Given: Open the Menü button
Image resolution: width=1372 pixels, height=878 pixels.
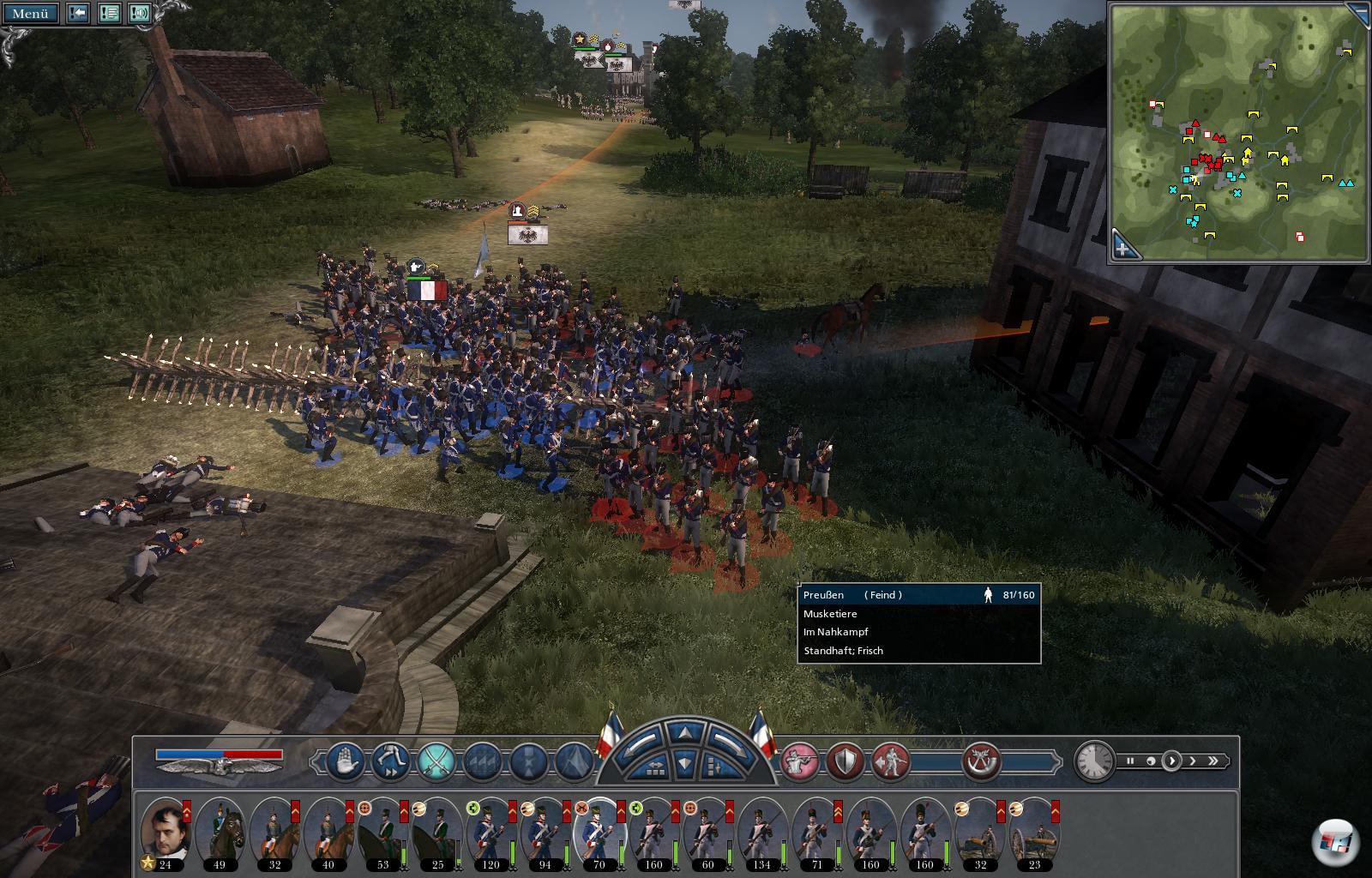Looking at the screenshot, I should (x=31, y=13).
